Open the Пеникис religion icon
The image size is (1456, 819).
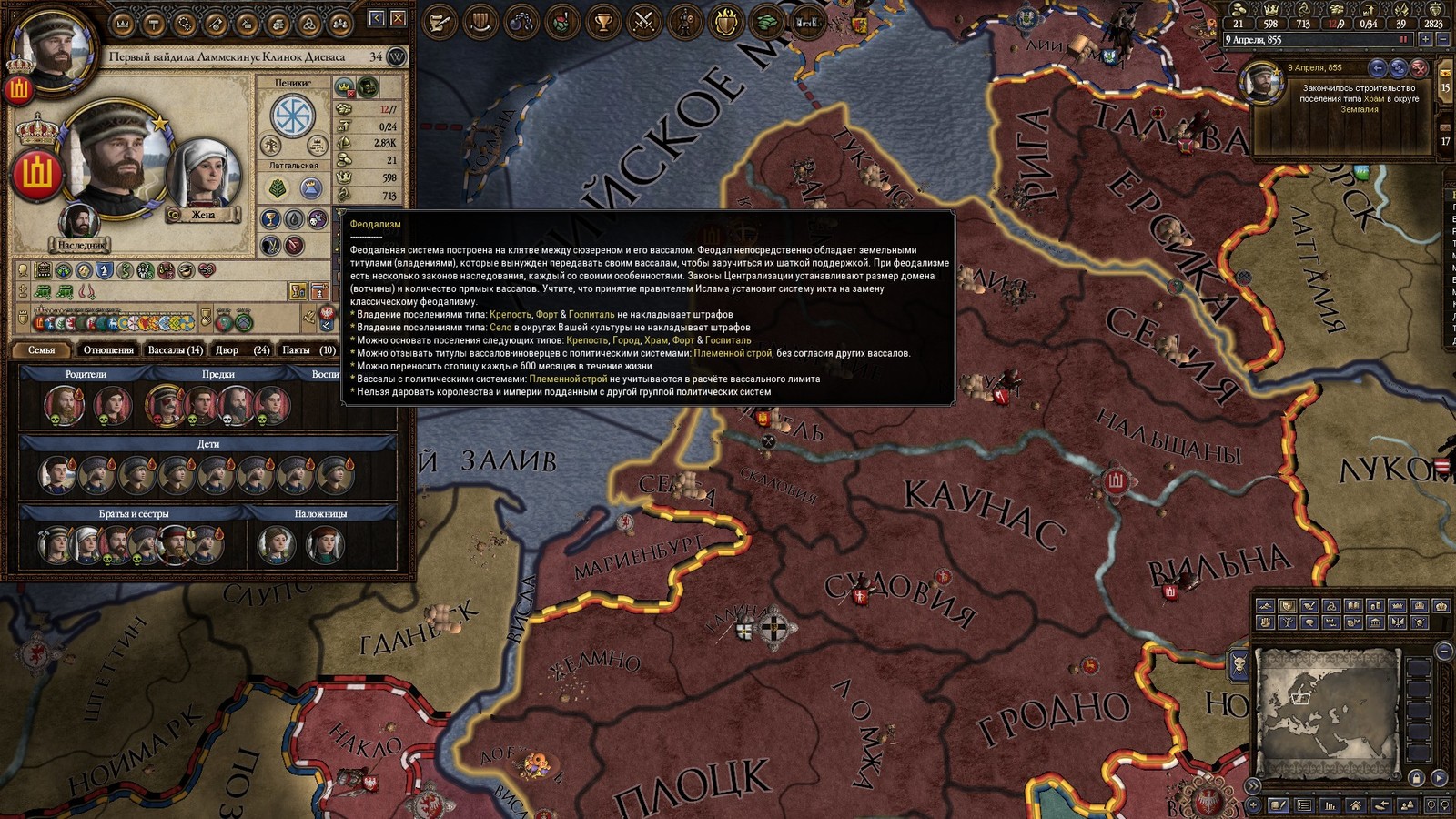click(x=293, y=116)
